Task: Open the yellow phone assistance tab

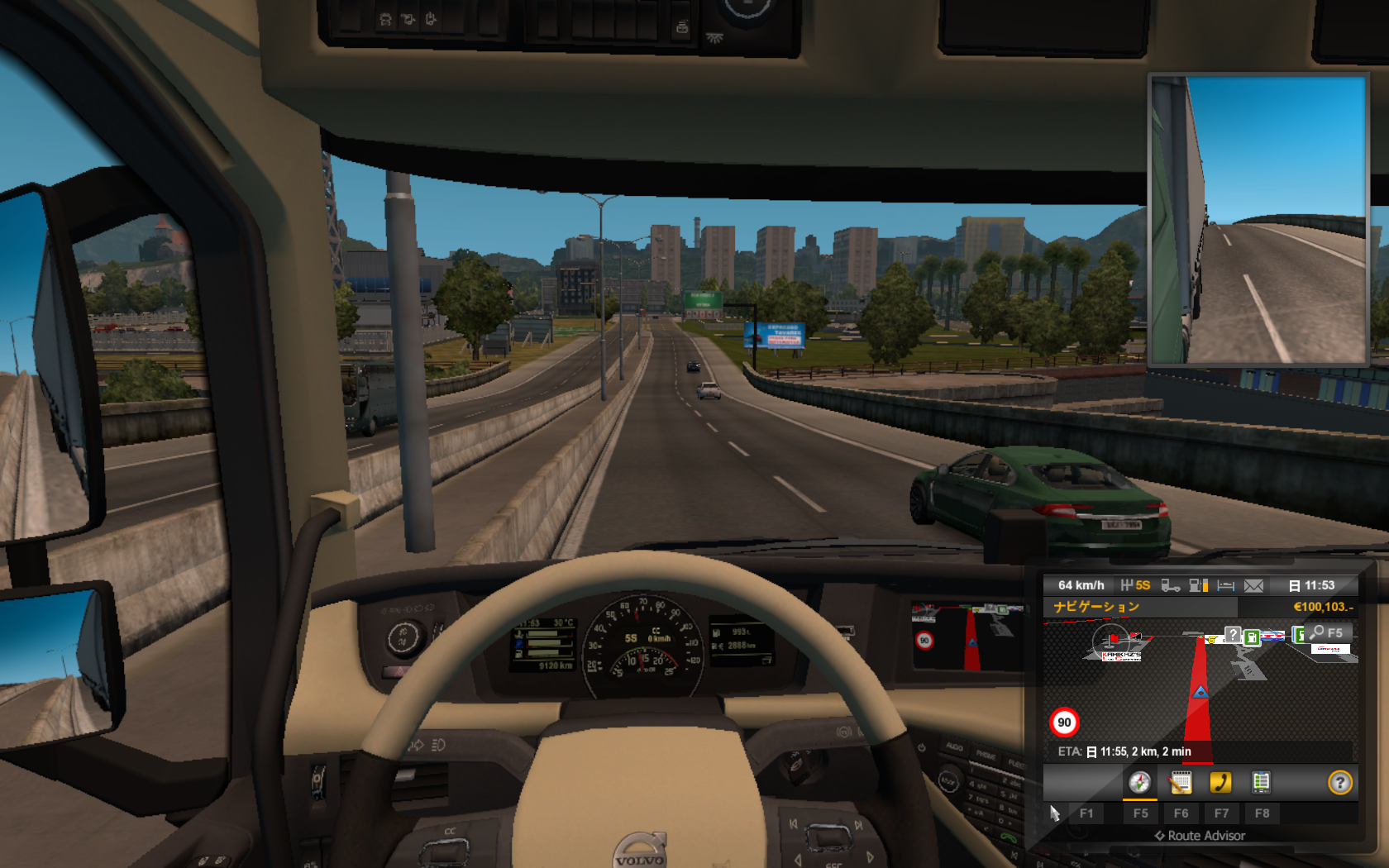Action: (x=1220, y=782)
